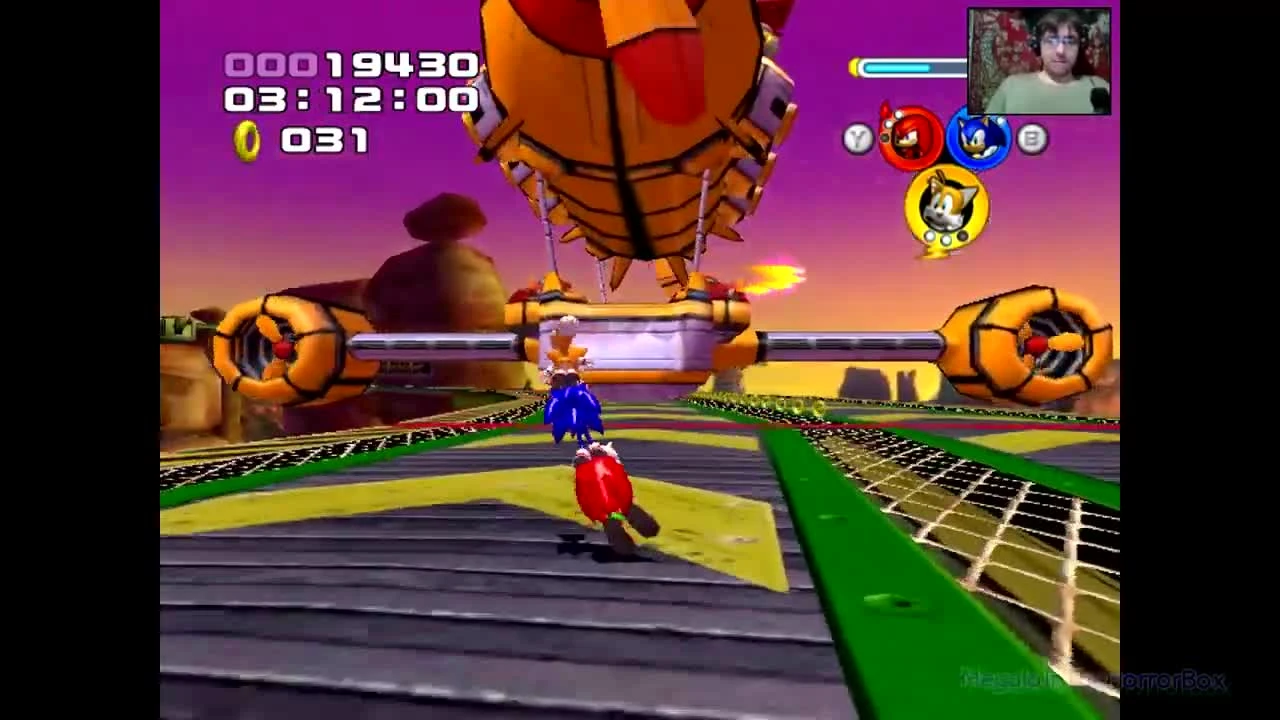
Task: Toggle the leftmost dot under Tails' portrait
Action: [x=930, y=237]
